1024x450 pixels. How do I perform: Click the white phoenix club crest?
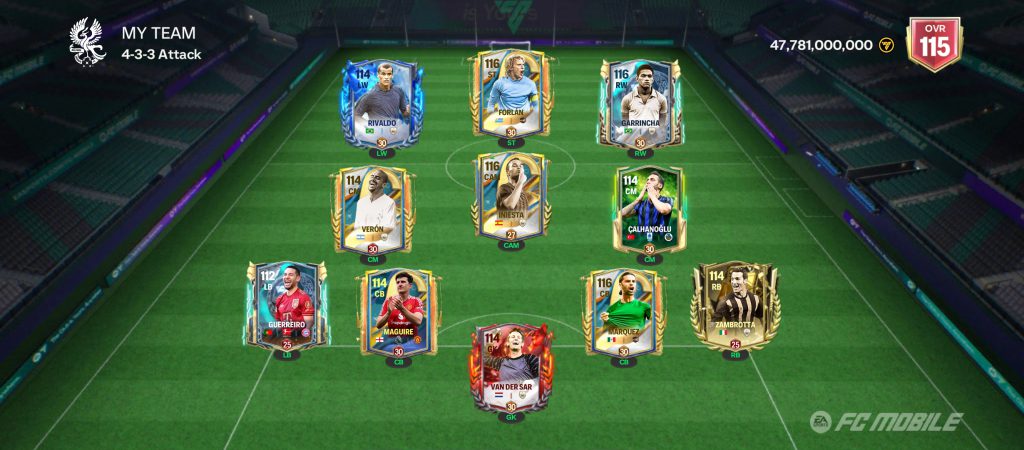[x=88, y=41]
